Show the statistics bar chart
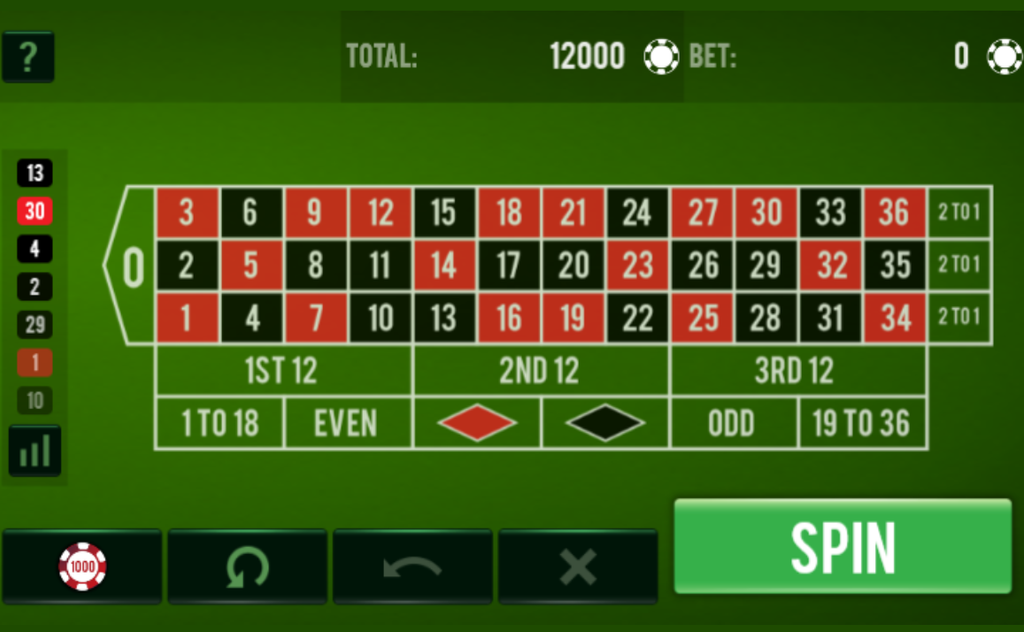The height and width of the screenshot is (632, 1024). [x=35, y=451]
